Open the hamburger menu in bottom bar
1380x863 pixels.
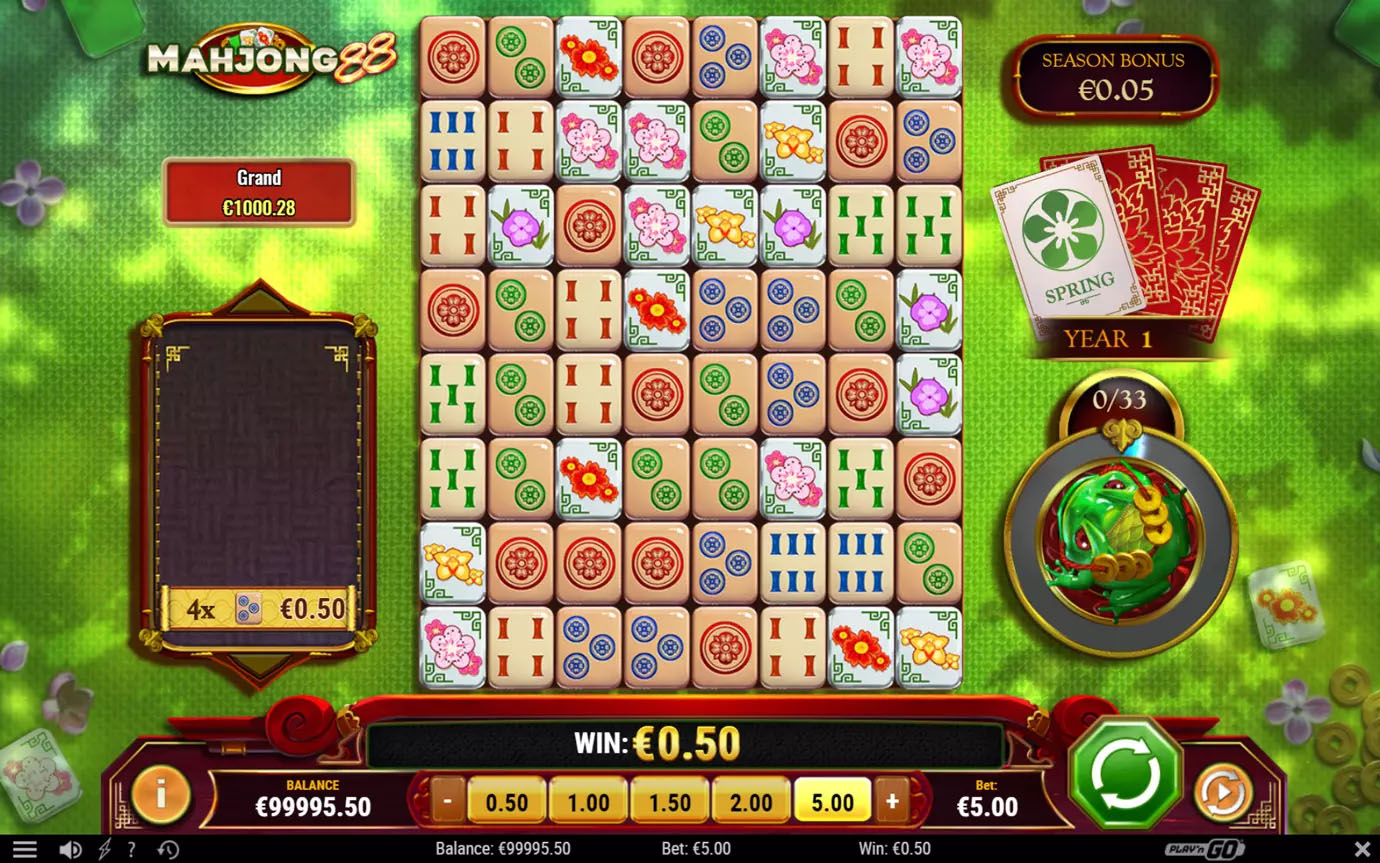tap(25, 850)
